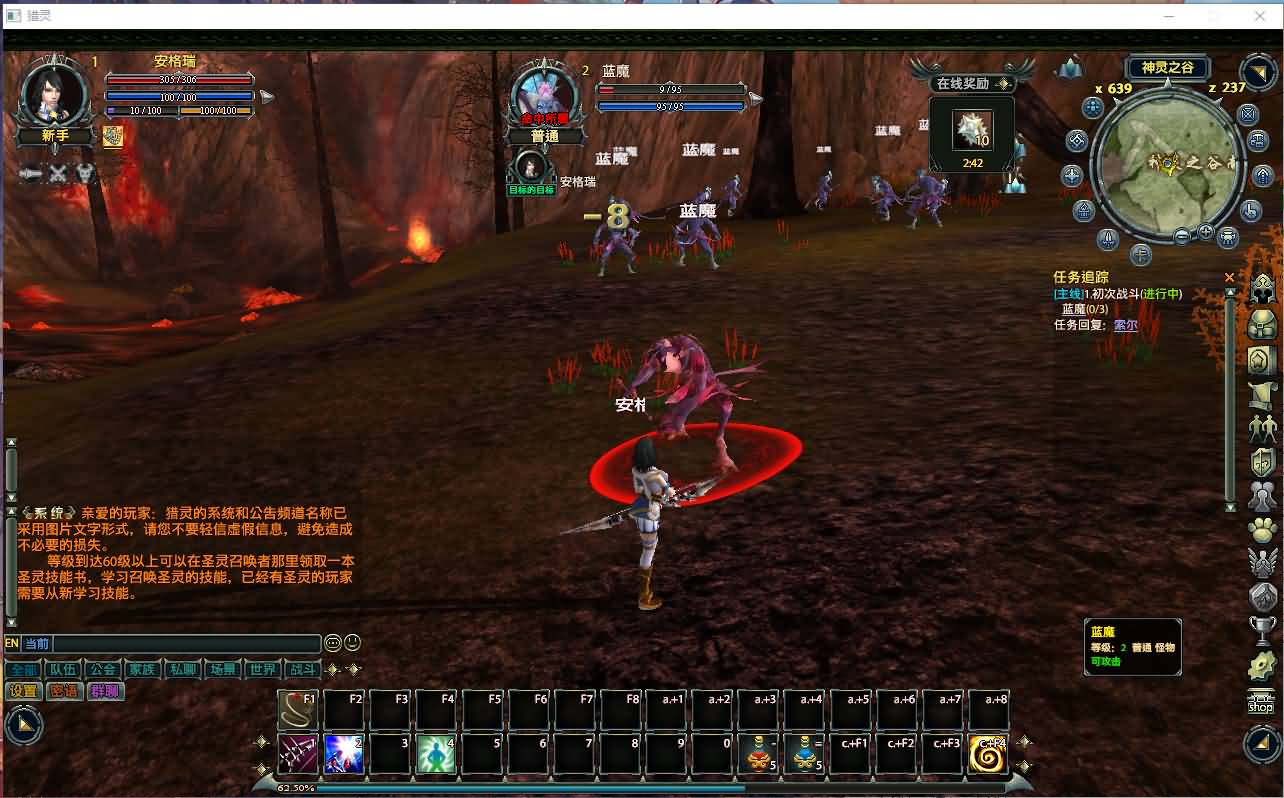
Task: Use the red health potion
Action: click(757, 755)
